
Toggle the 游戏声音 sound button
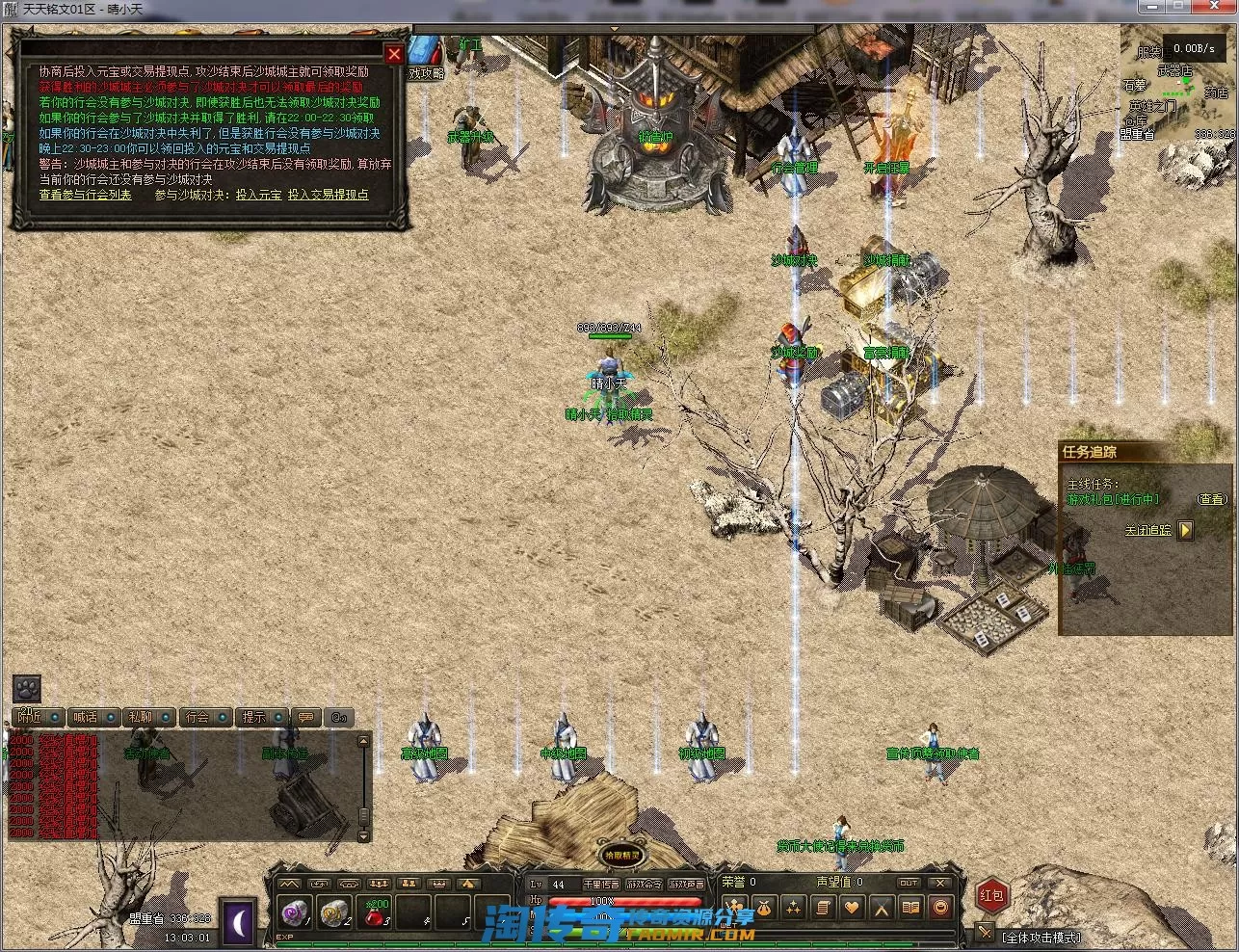pos(687,884)
